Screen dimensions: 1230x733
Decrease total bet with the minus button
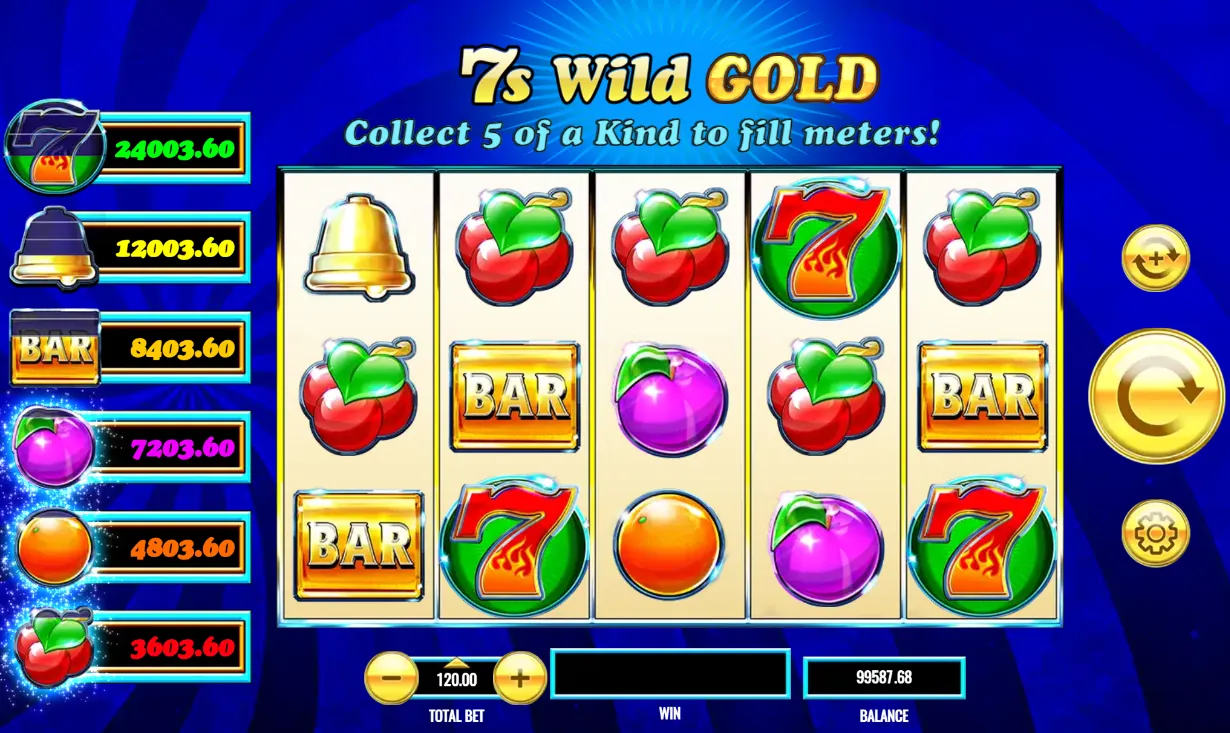click(x=392, y=679)
